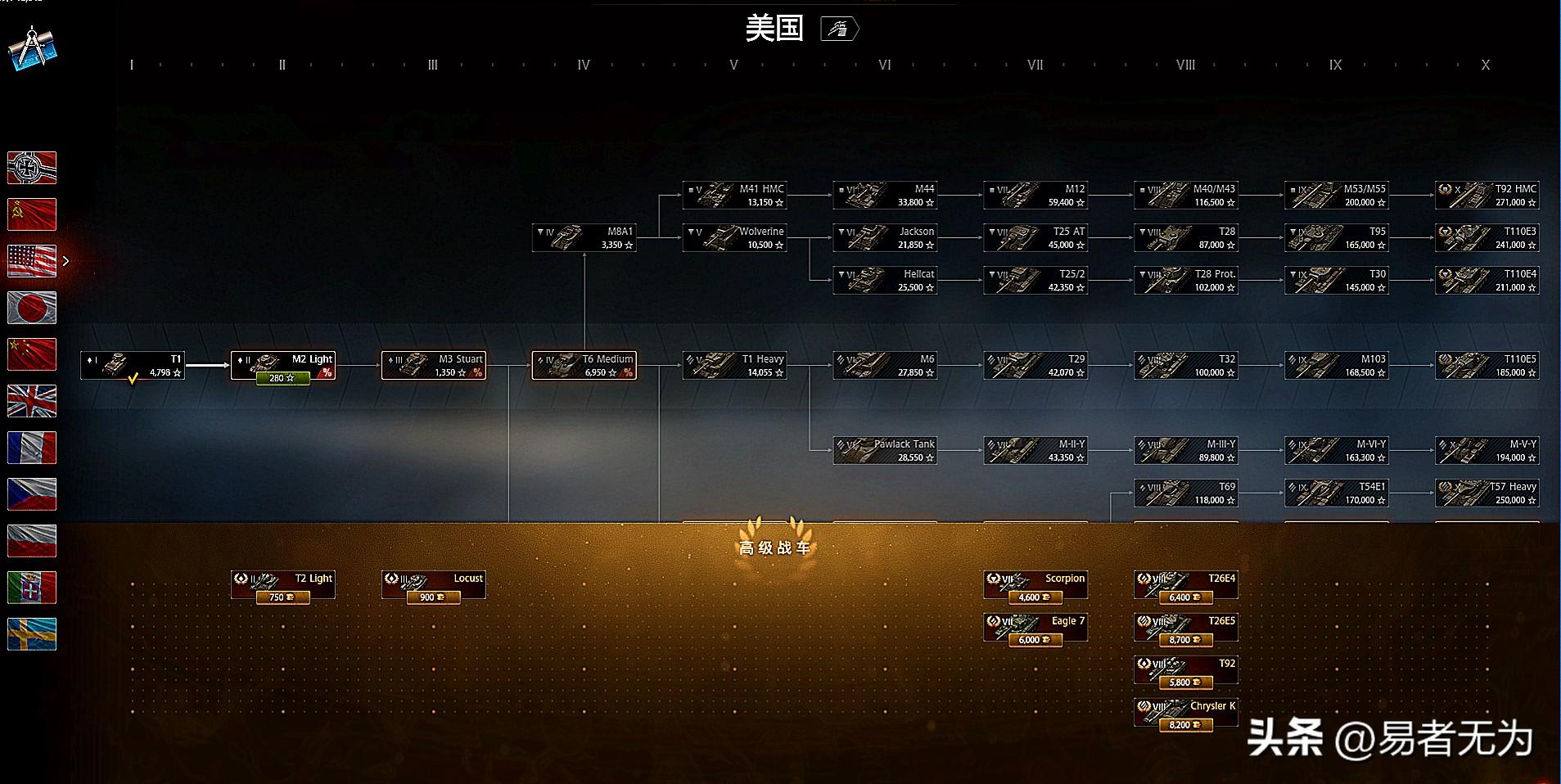The width and height of the screenshot is (1561, 784).
Task: Open the blueprints compass icon
Action: 32,48
